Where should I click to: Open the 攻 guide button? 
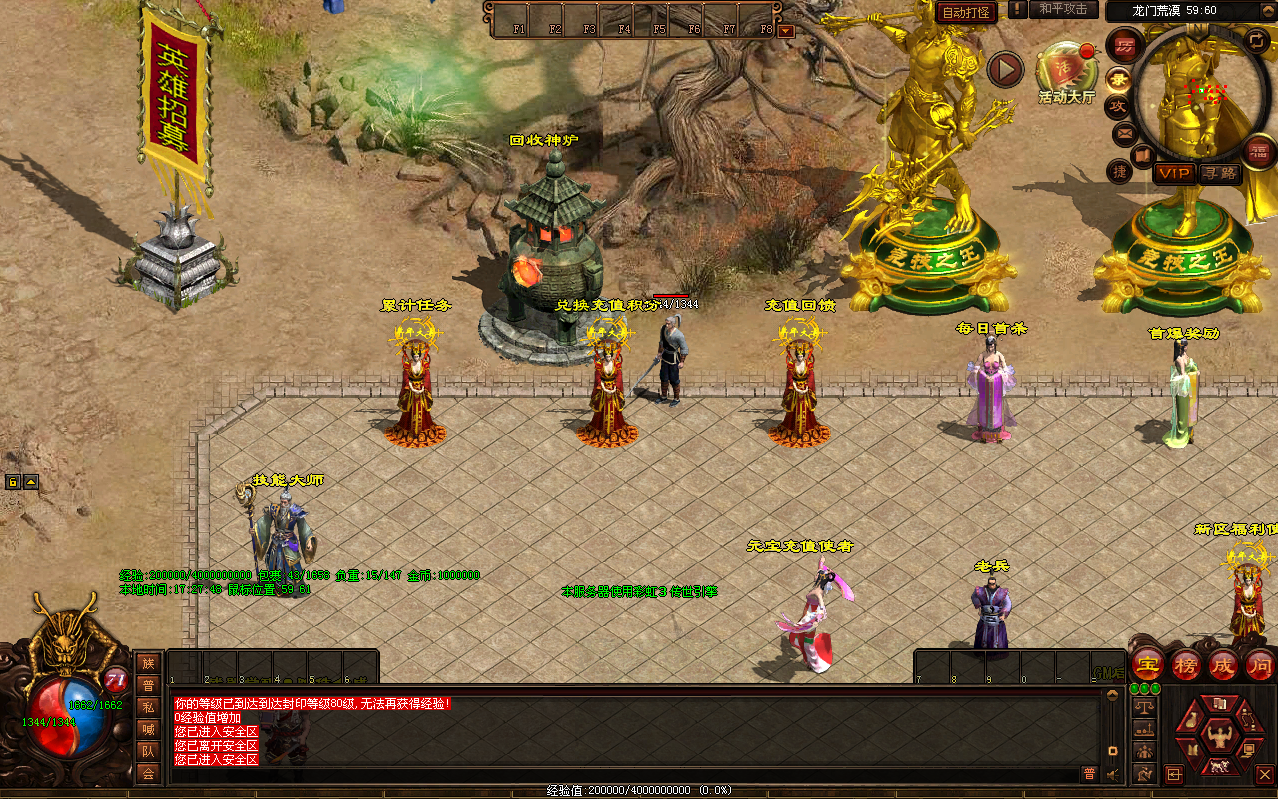click(1119, 105)
